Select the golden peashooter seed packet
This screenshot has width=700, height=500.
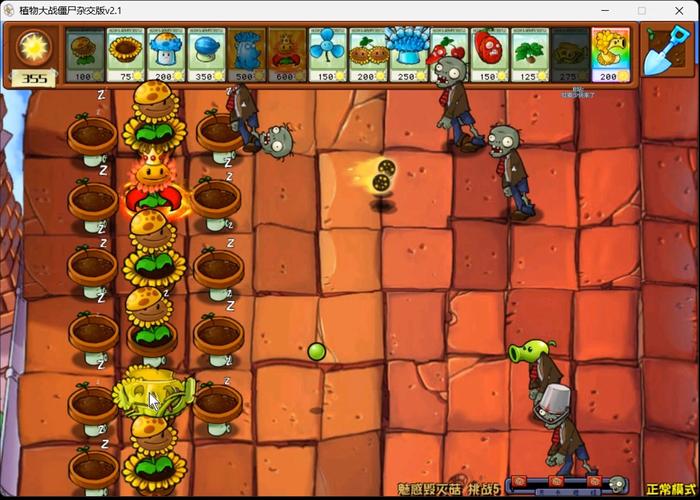pyautogui.click(x=611, y=54)
